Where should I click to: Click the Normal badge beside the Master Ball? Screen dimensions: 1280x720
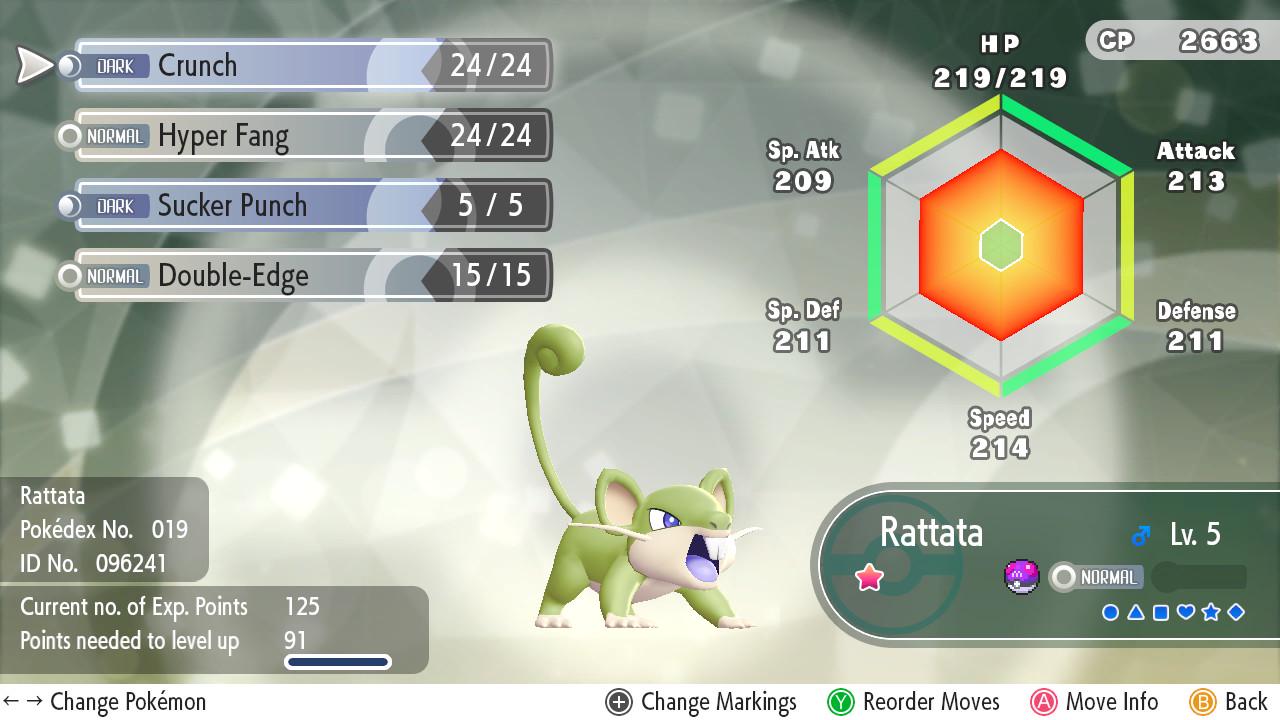tap(1106, 577)
